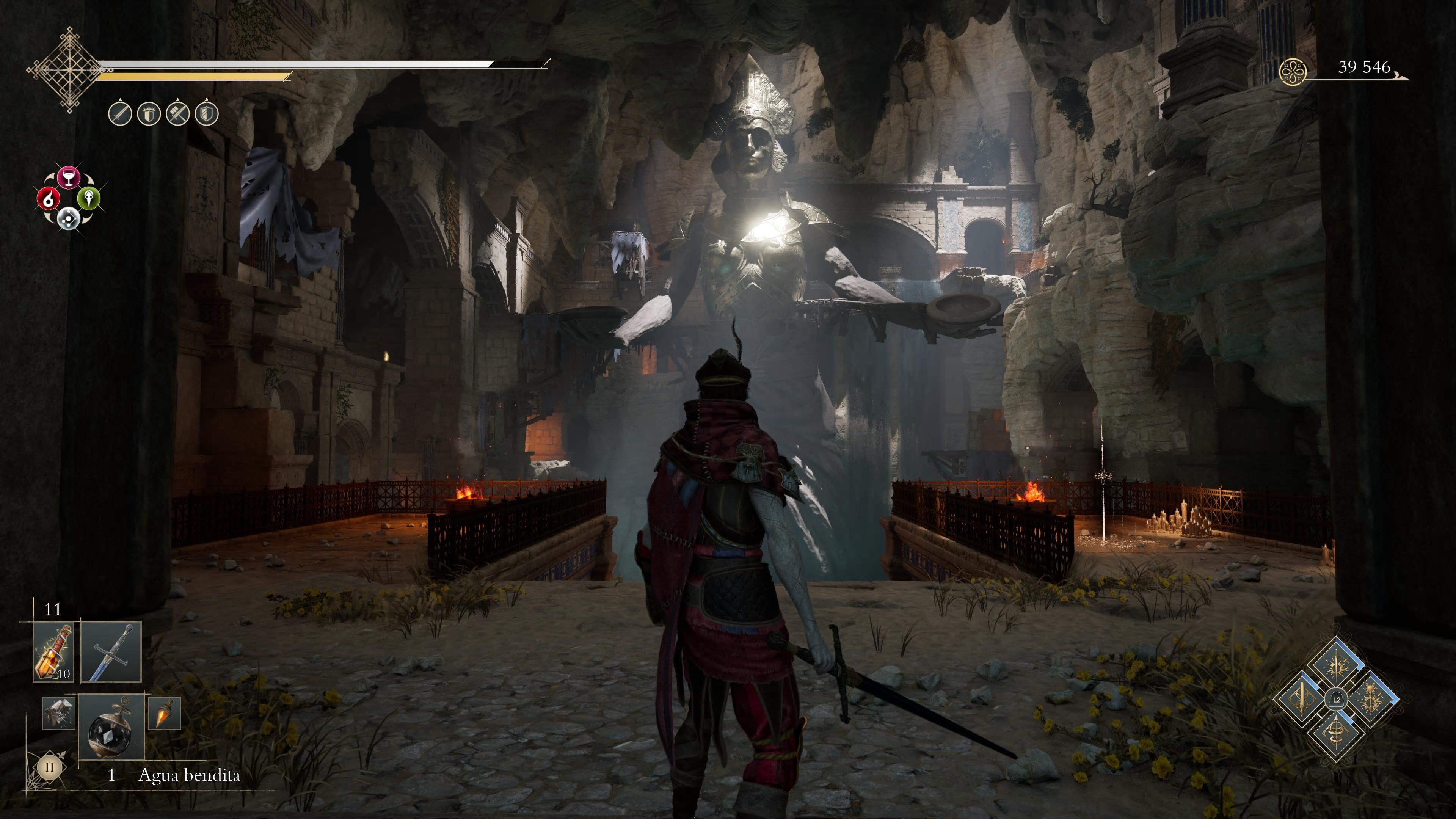Select the orange healing flask slot
This screenshot has height=819, width=1456.
click(54, 652)
